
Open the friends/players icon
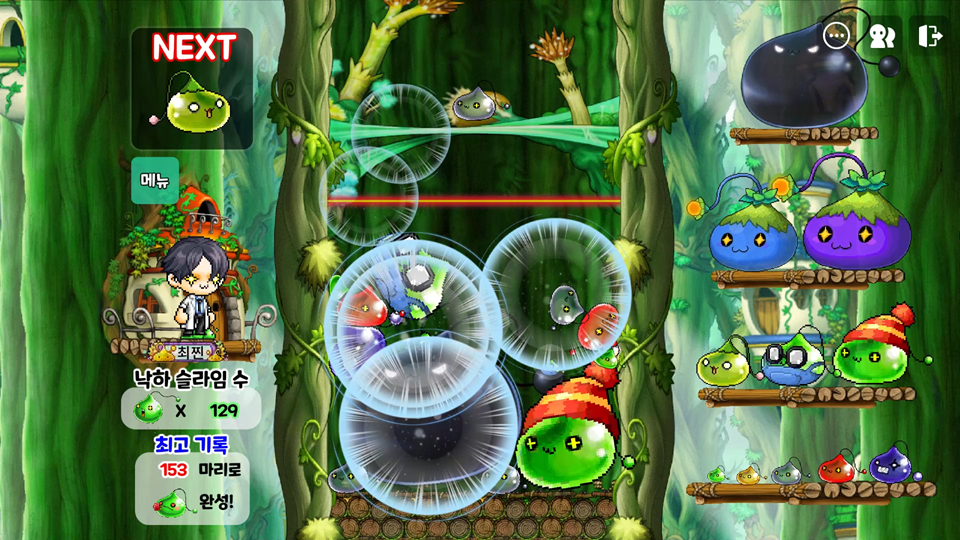tap(882, 36)
